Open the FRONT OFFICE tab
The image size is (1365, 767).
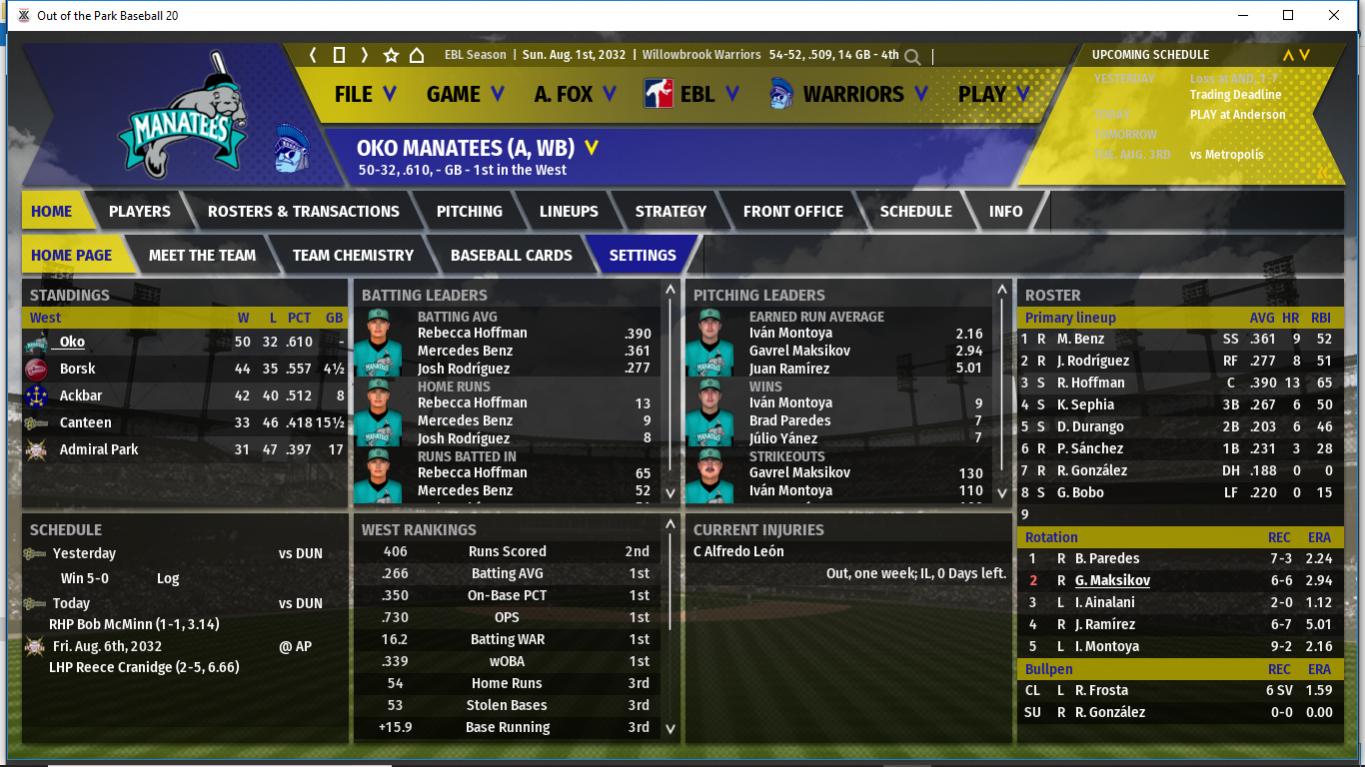[793, 211]
